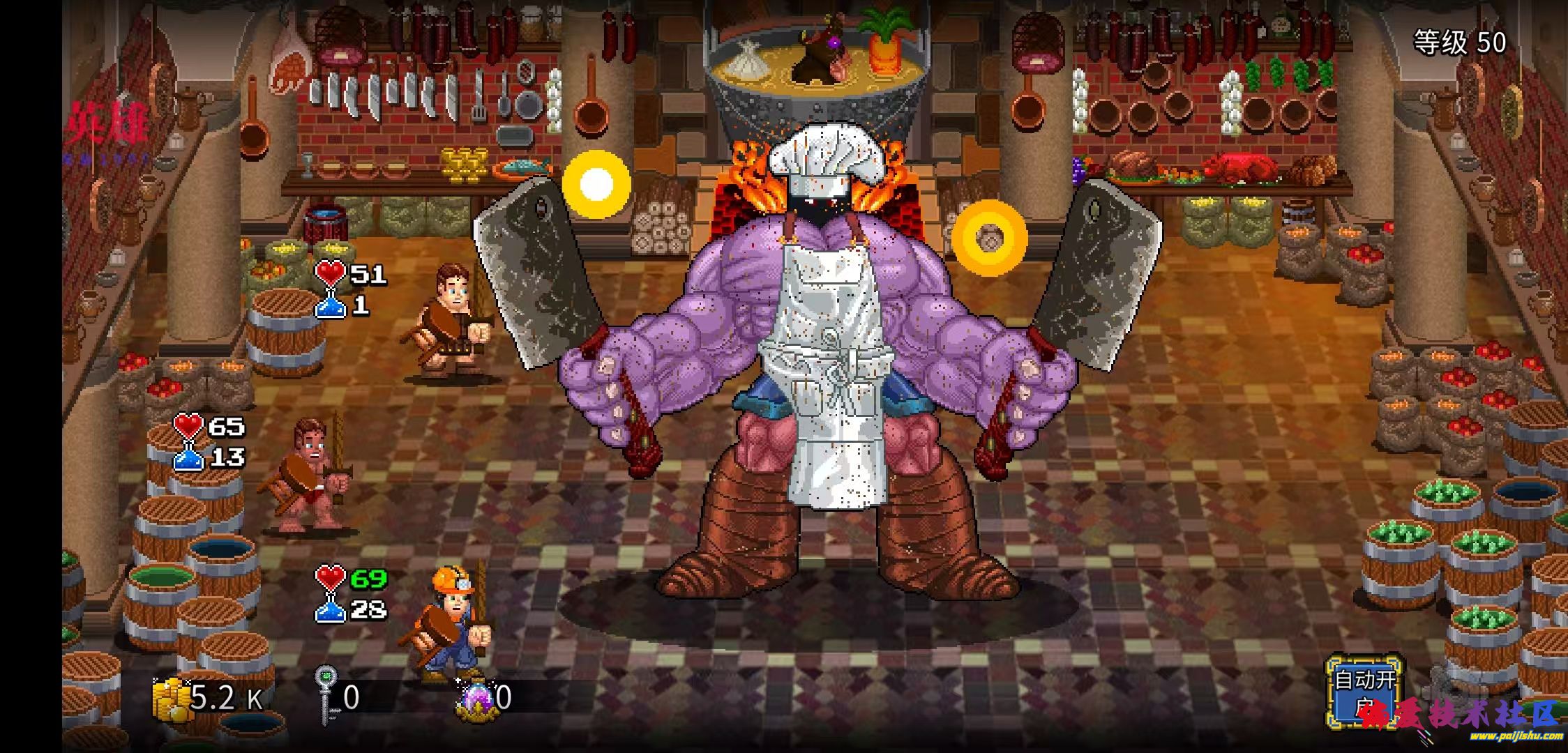Toggle the 自动开启 auto button
The height and width of the screenshot is (753, 1568).
pyautogui.click(x=1363, y=690)
